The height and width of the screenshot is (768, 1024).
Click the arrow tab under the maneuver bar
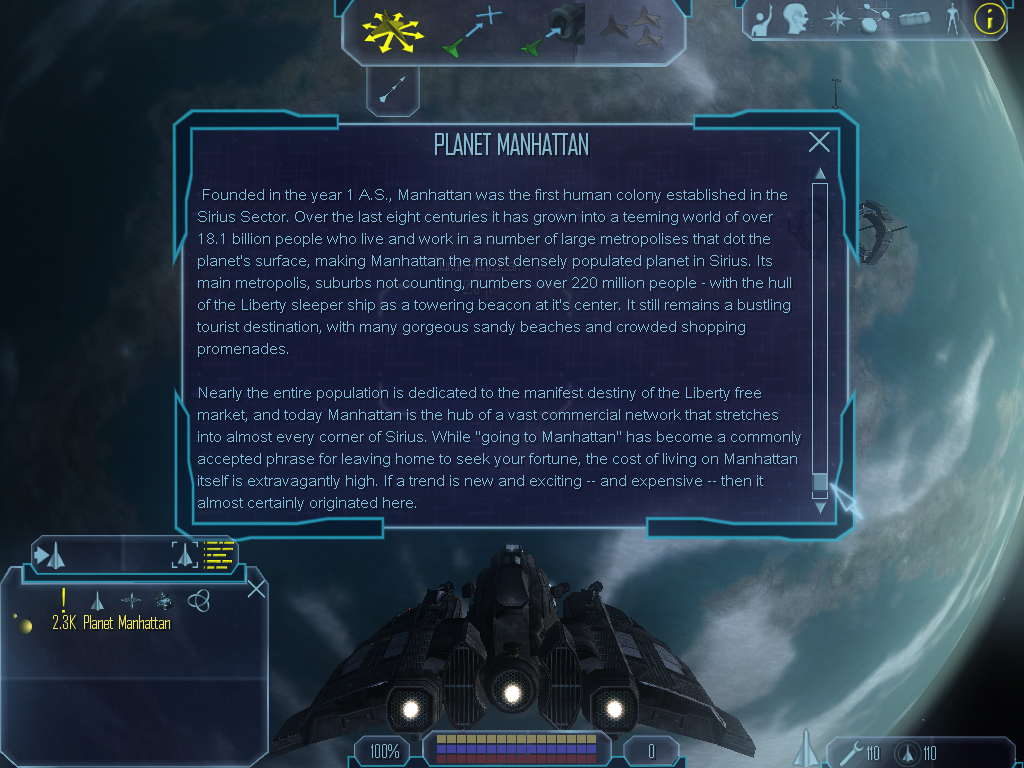pos(393,89)
